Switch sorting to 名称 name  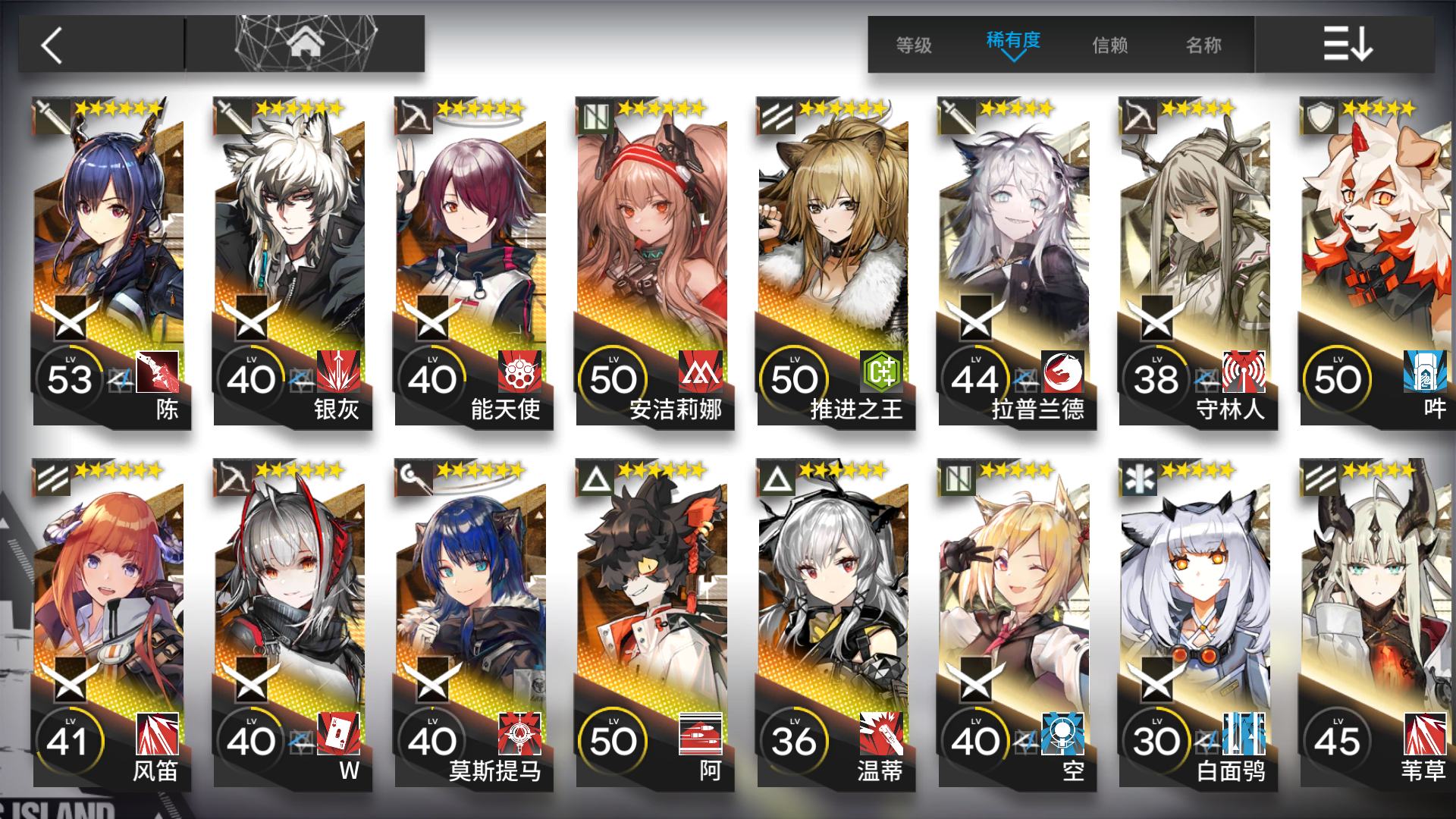pyautogui.click(x=1203, y=45)
